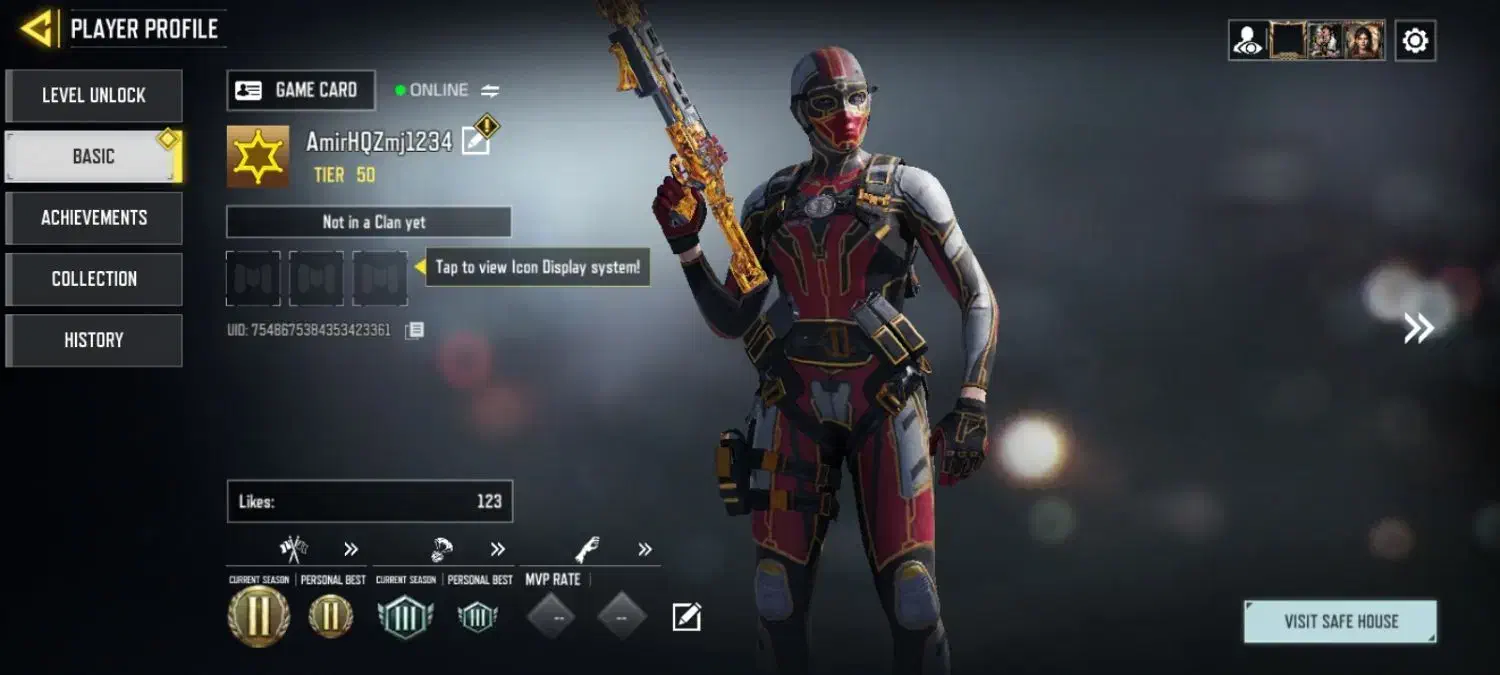Copy the UID number

pyautogui.click(x=415, y=330)
